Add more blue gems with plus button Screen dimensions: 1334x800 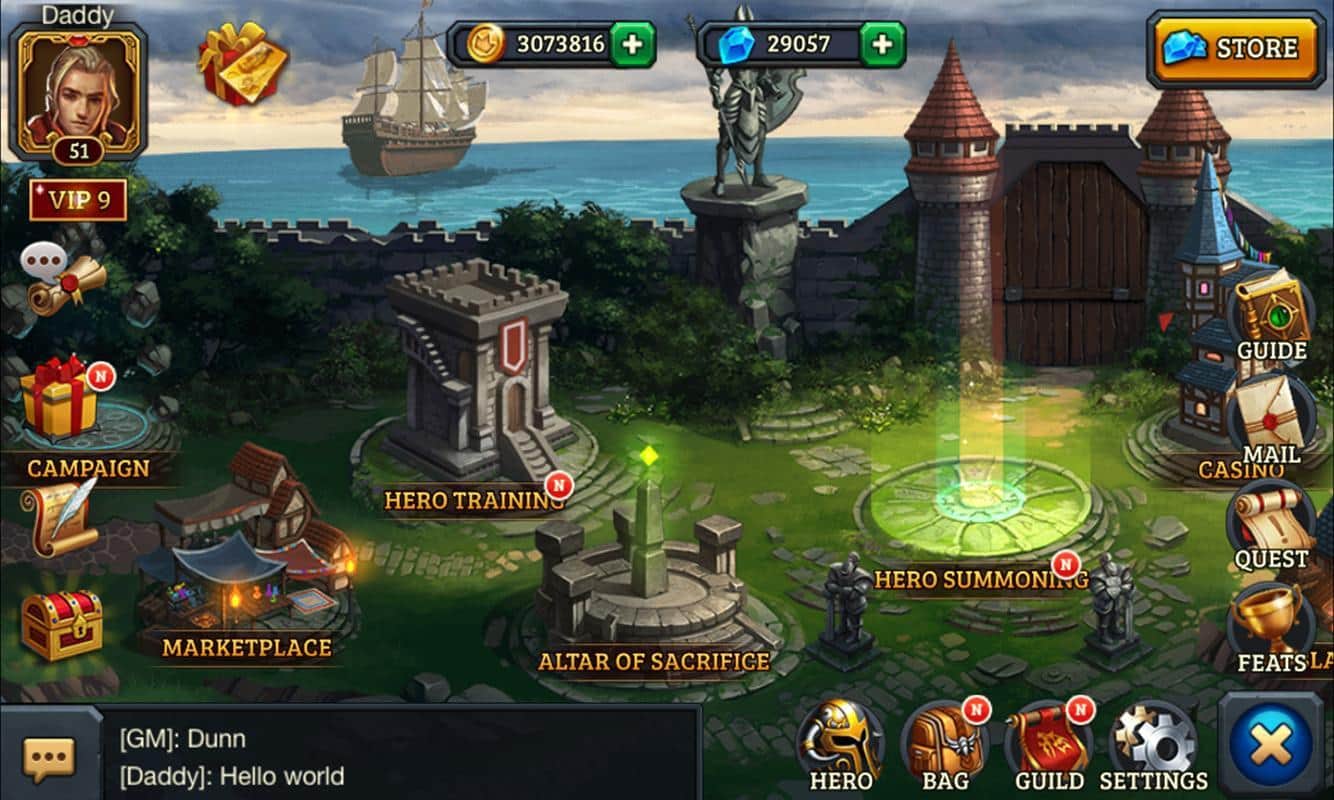pos(882,44)
